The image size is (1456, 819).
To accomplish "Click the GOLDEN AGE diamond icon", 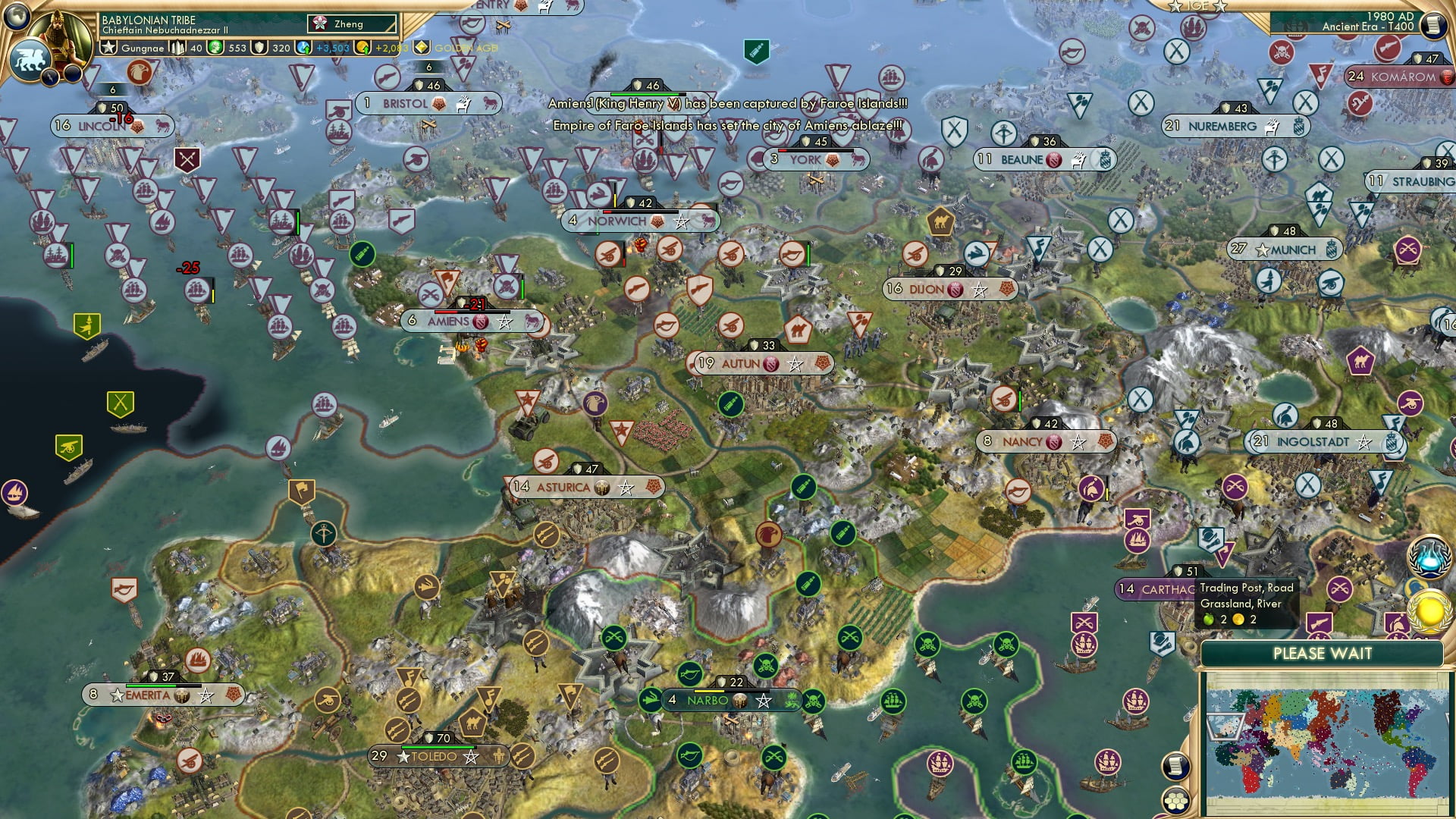I will pos(422,47).
